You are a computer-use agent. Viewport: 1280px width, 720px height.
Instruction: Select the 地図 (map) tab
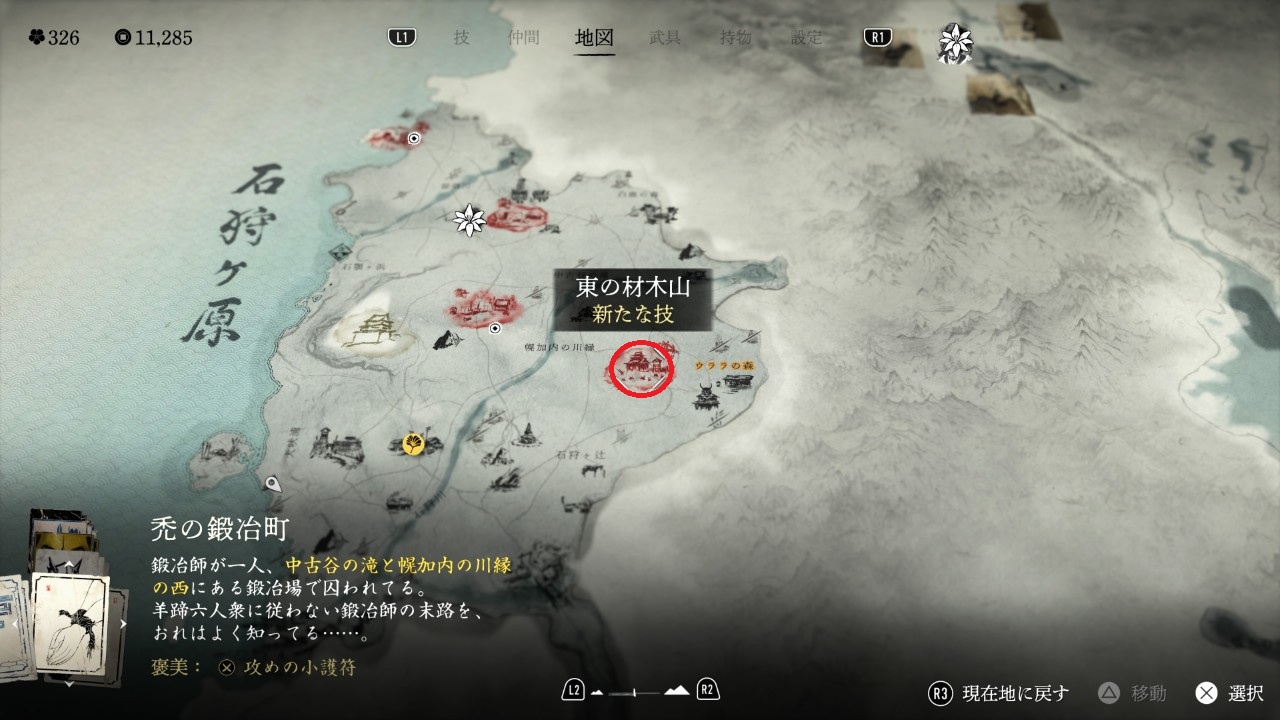coord(594,38)
